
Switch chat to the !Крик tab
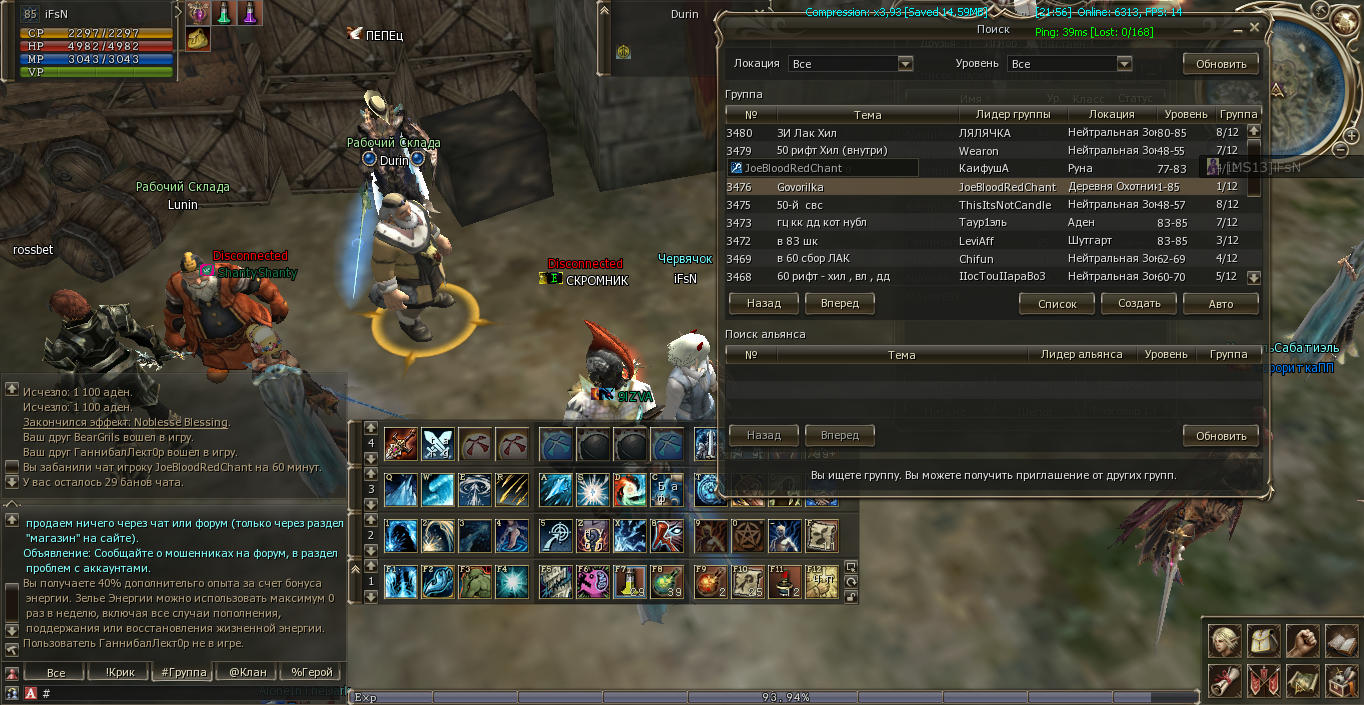(119, 672)
